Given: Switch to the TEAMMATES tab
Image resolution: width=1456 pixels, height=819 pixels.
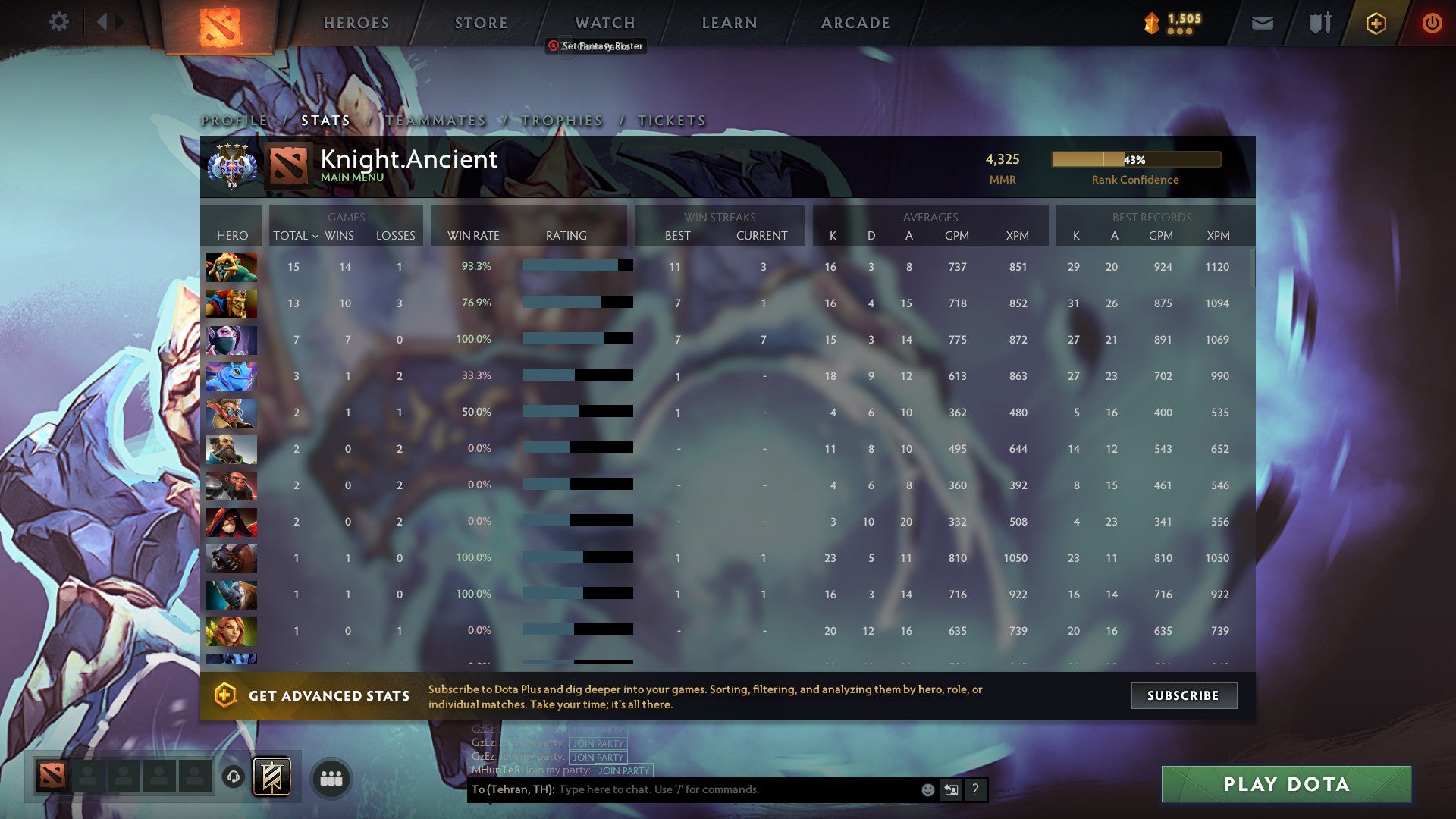Looking at the screenshot, I should coord(435,120).
